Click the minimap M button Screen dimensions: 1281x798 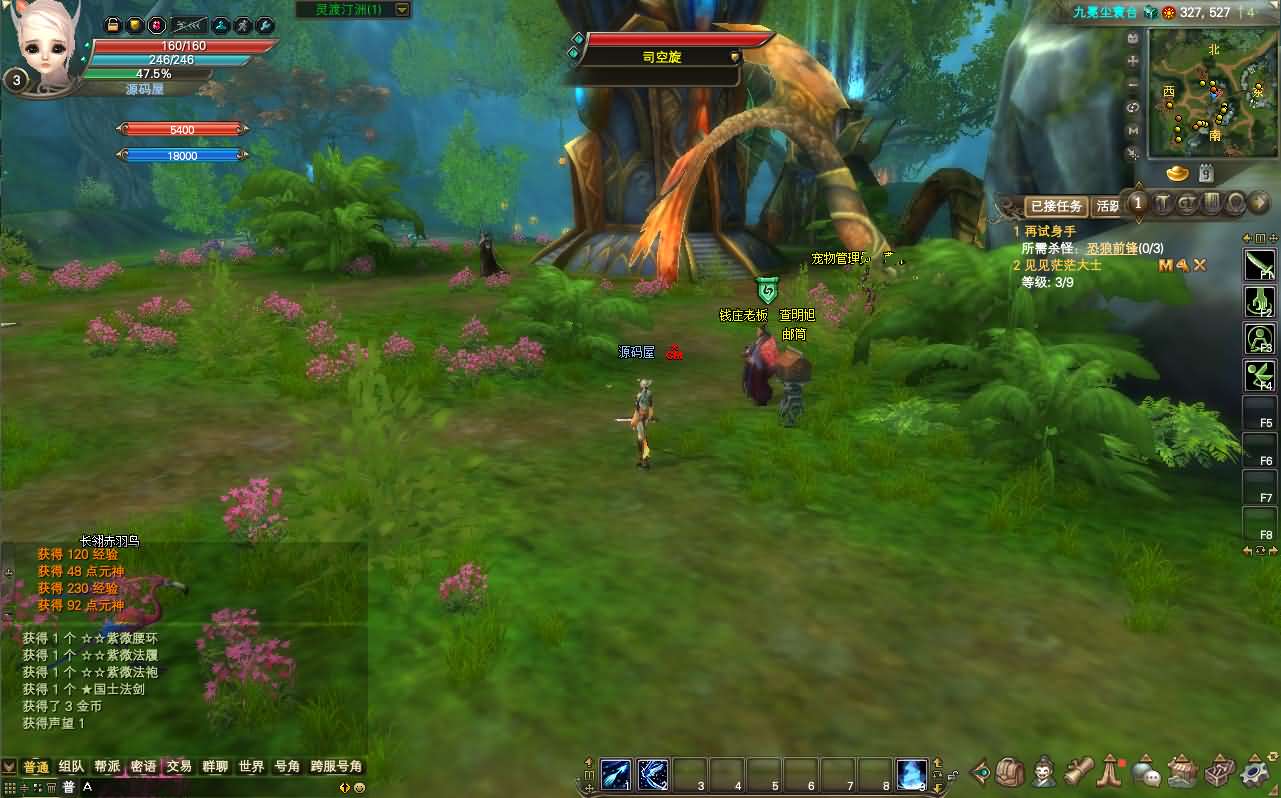click(x=1133, y=130)
